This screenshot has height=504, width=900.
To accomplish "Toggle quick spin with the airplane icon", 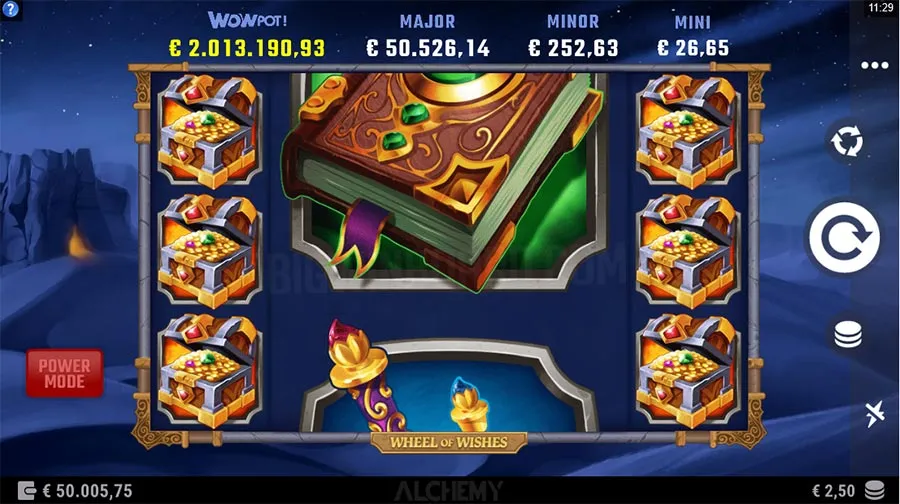I will click(x=873, y=413).
